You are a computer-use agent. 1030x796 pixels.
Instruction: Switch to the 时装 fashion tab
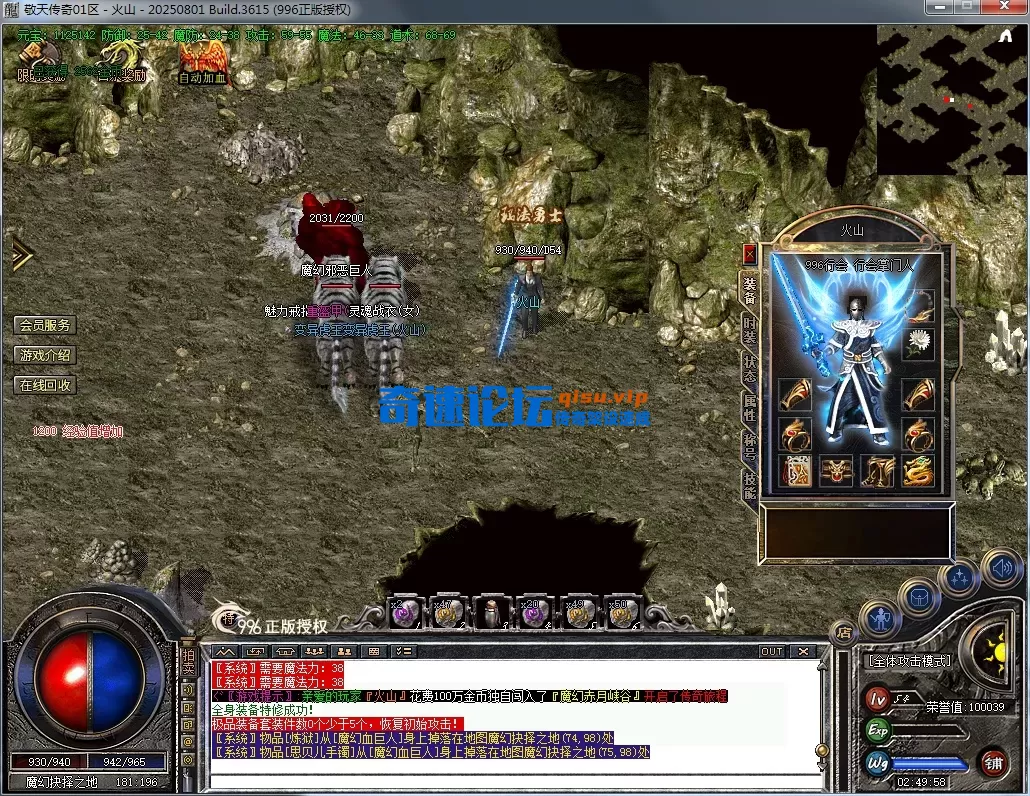point(749,331)
